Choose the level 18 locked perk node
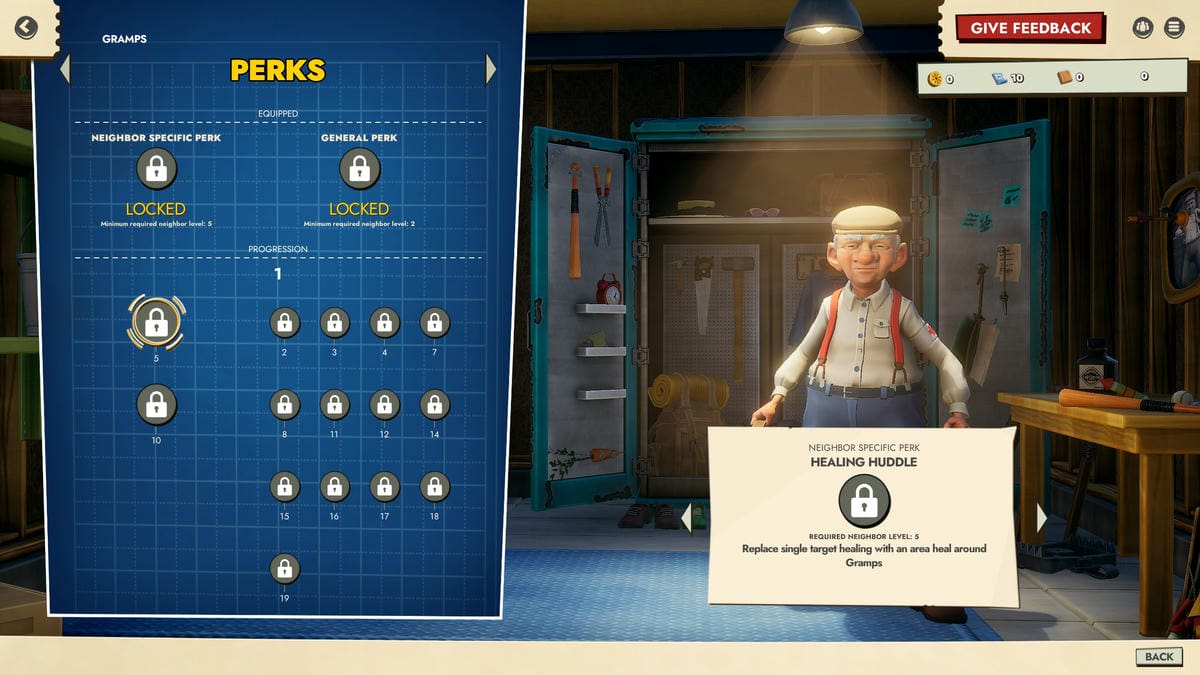This screenshot has height=675, width=1200. (x=434, y=487)
